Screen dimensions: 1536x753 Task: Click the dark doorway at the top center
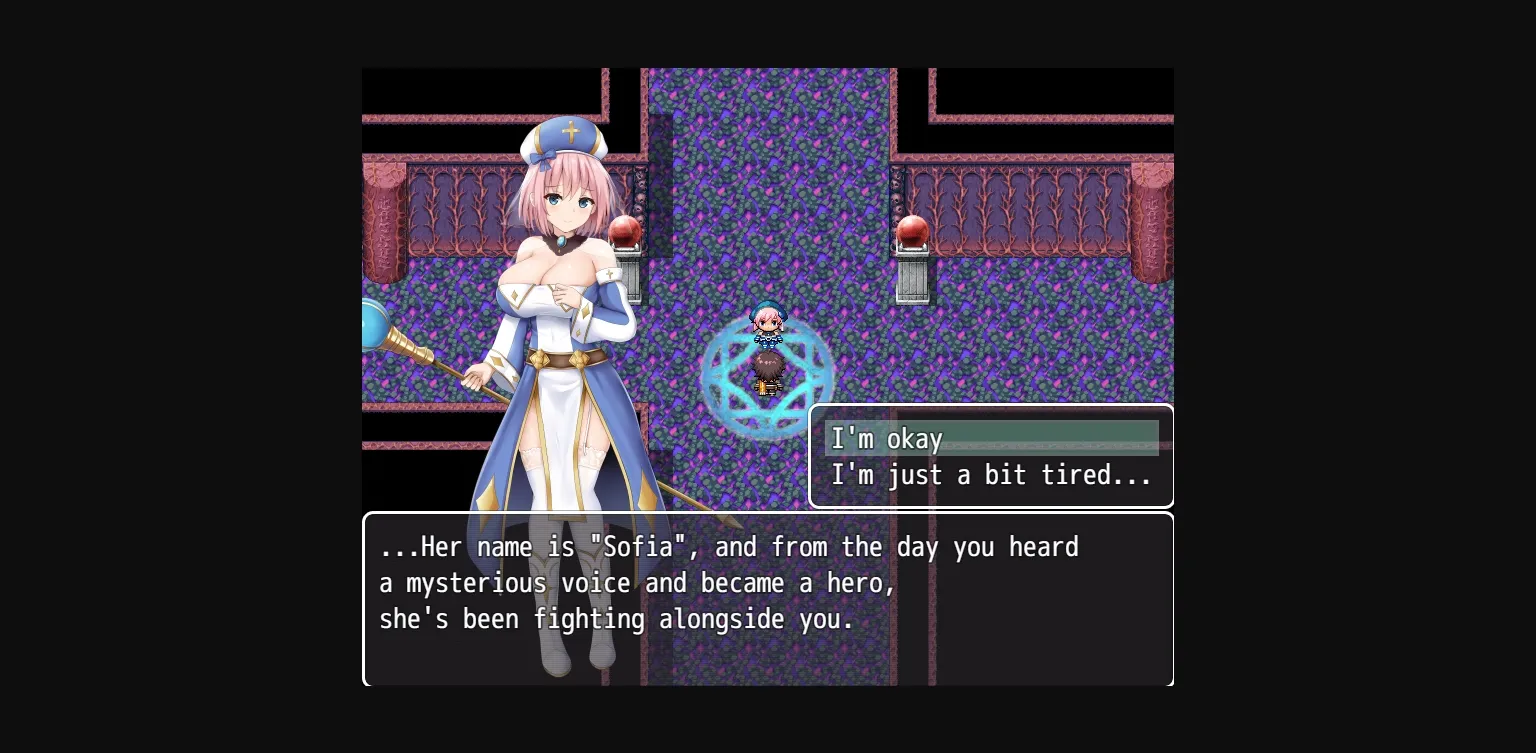pos(768,90)
